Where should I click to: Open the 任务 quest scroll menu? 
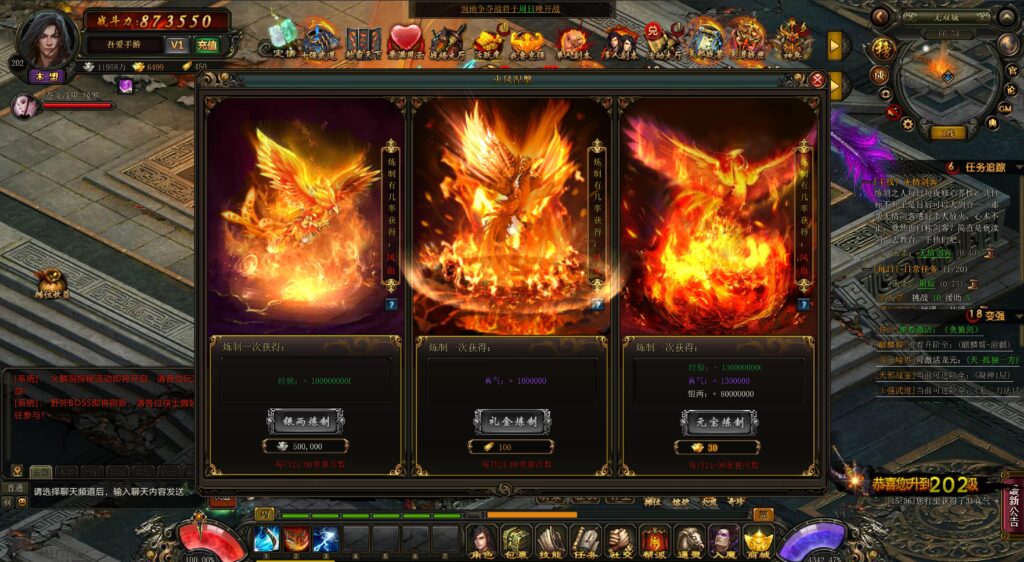click(586, 540)
